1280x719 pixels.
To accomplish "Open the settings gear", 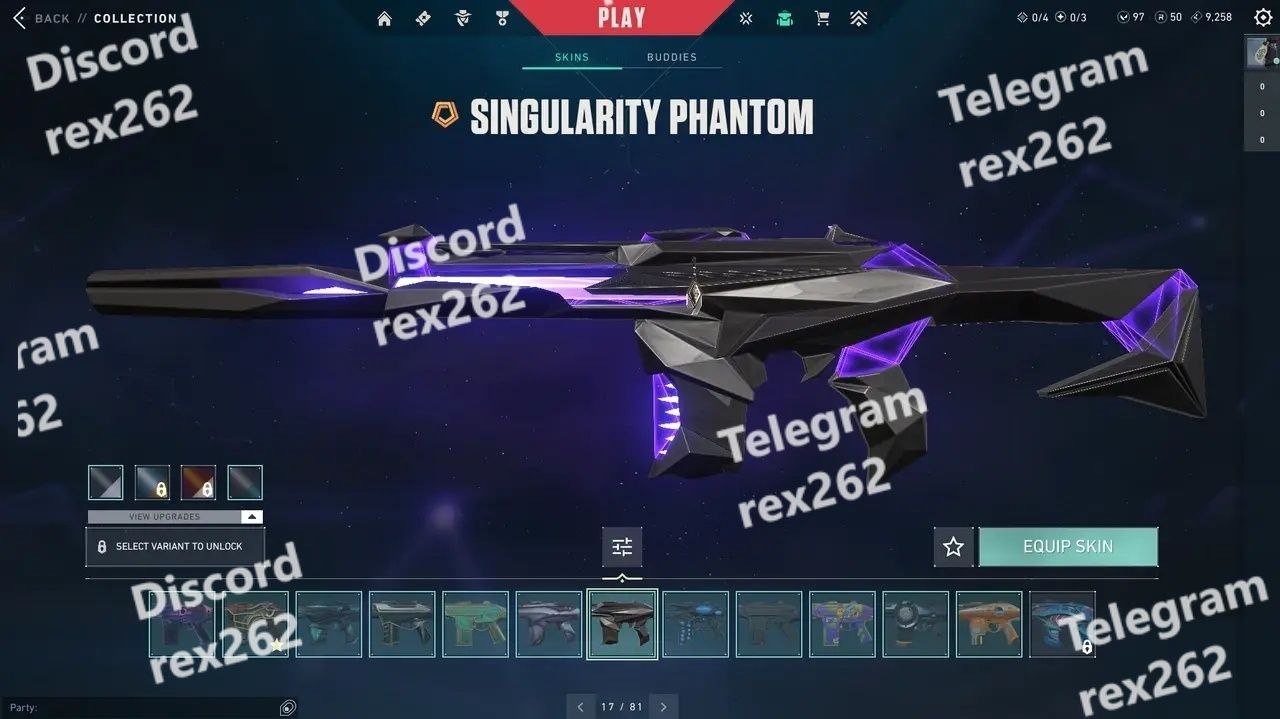I will click(x=1263, y=17).
